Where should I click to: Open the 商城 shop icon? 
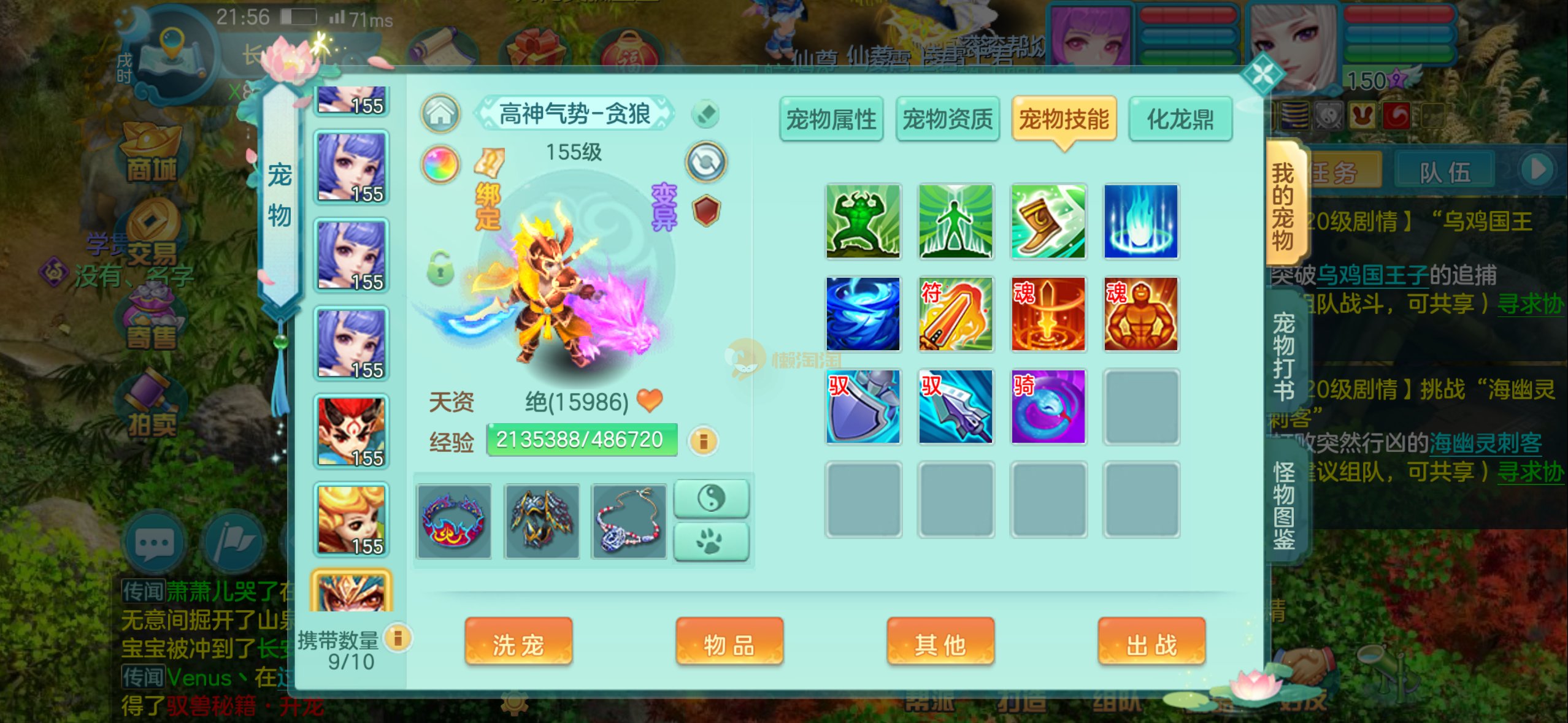(x=151, y=153)
